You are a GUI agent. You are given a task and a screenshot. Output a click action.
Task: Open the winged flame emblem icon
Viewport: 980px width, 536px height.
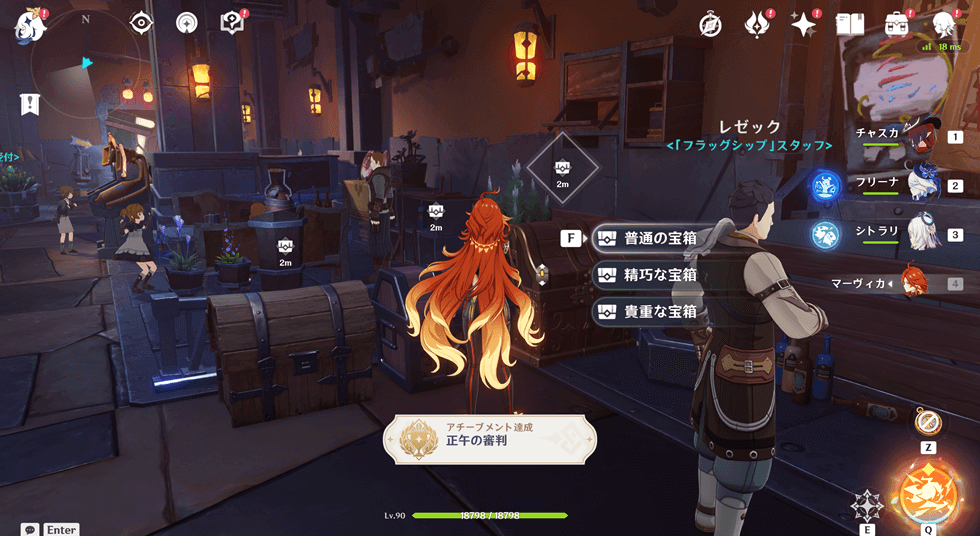[x=757, y=25]
